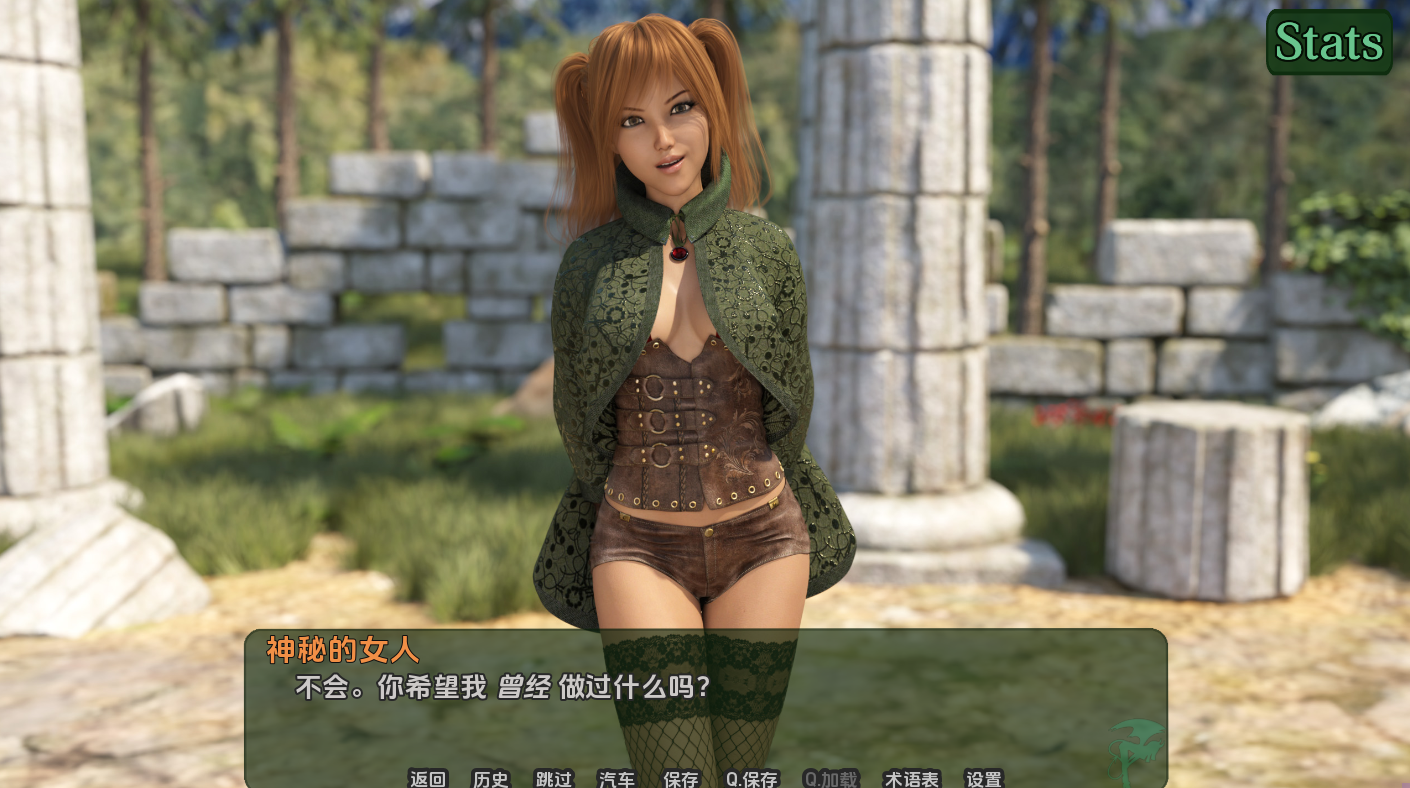Click the green Stats button top right
Screen dimensions: 1410x788
1328,42
